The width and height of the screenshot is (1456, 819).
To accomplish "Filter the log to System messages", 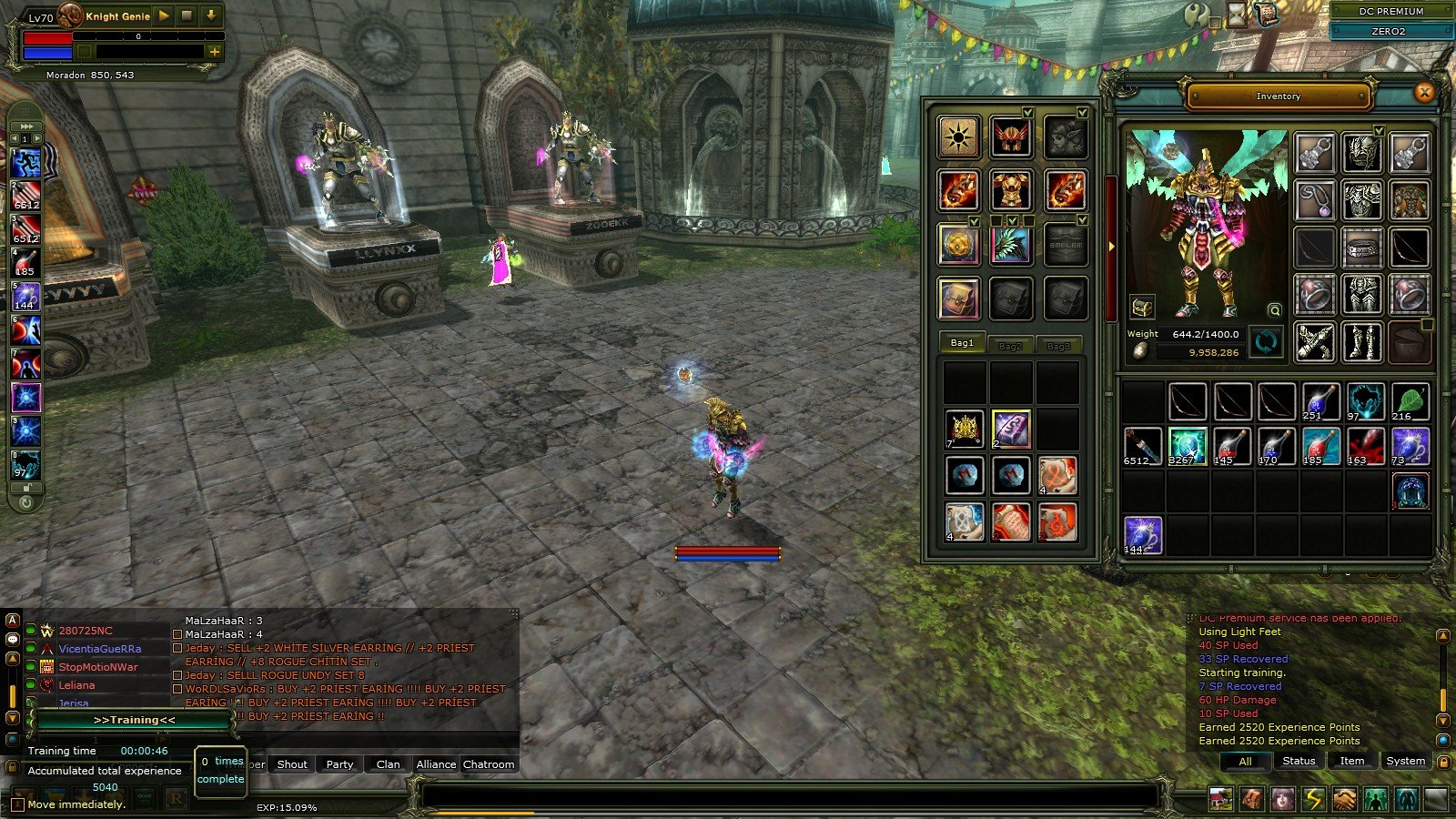I will pos(1405,761).
